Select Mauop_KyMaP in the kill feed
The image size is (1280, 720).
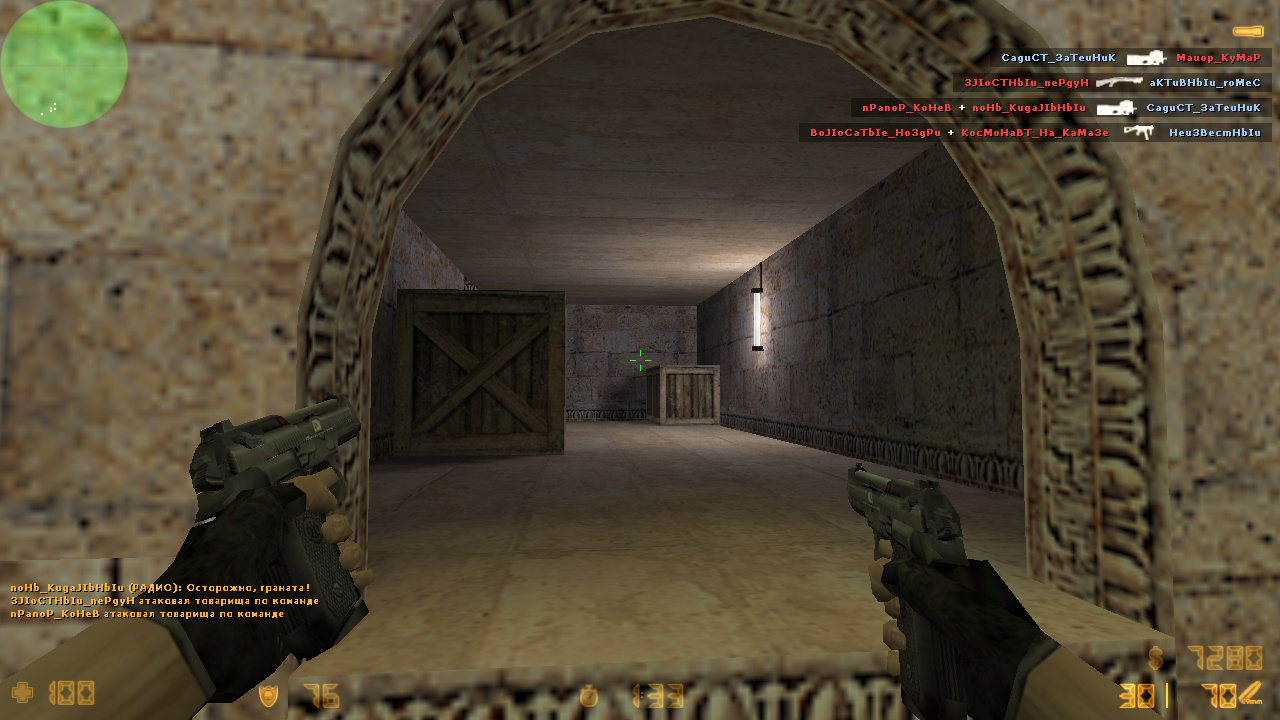click(1218, 58)
